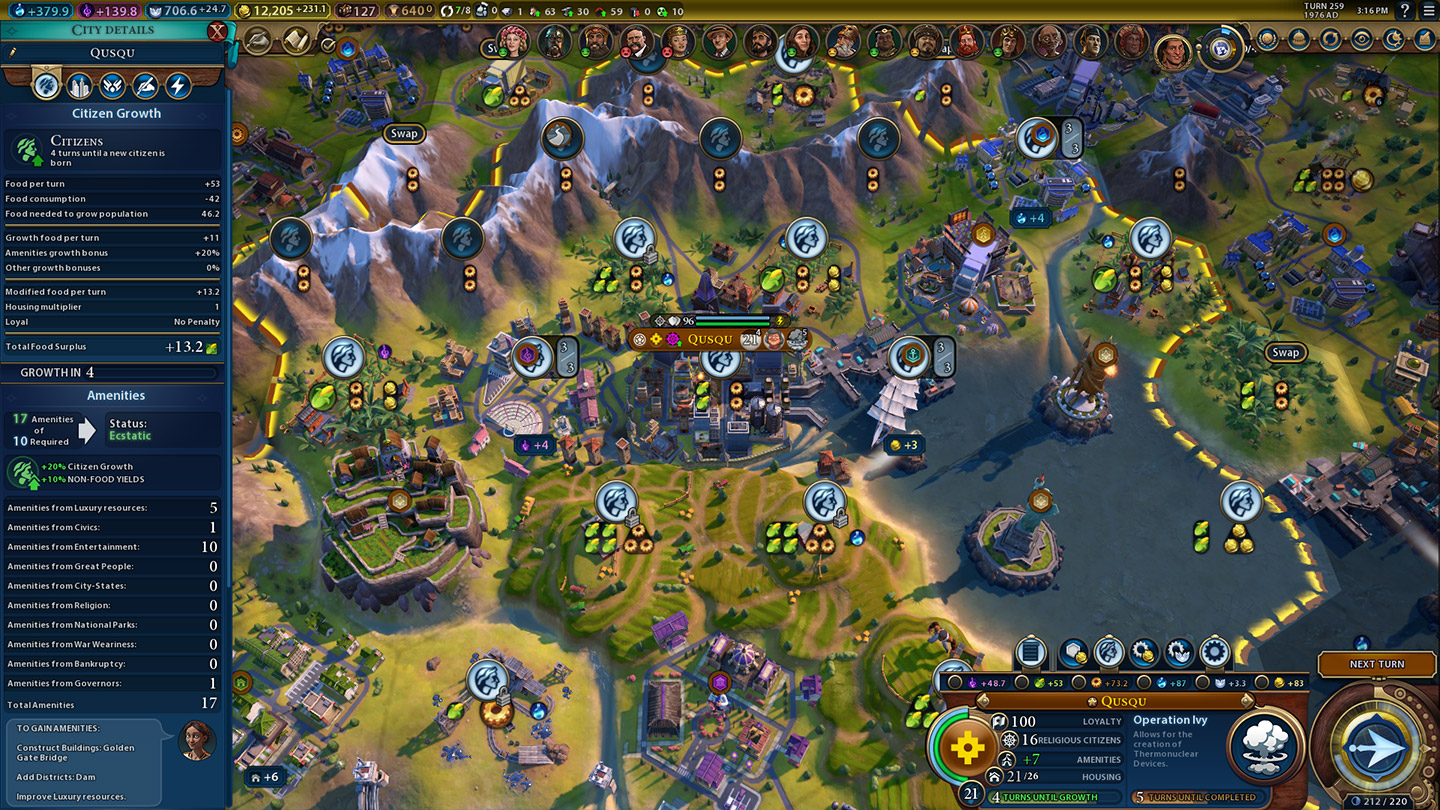Viewport: 1440px width, 810px height.
Task: Close the City Details panel
Action: pyautogui.click(x=217, y=31)
